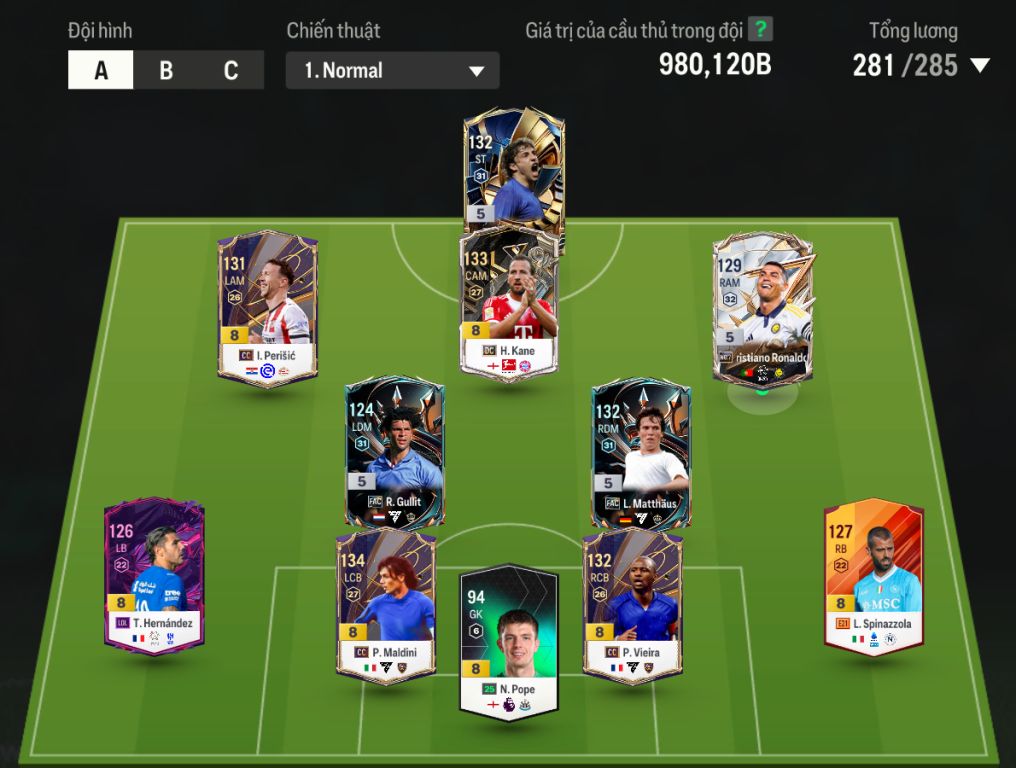Select the 132 ST striker card
1016x768 pixels.
(514, 170)
